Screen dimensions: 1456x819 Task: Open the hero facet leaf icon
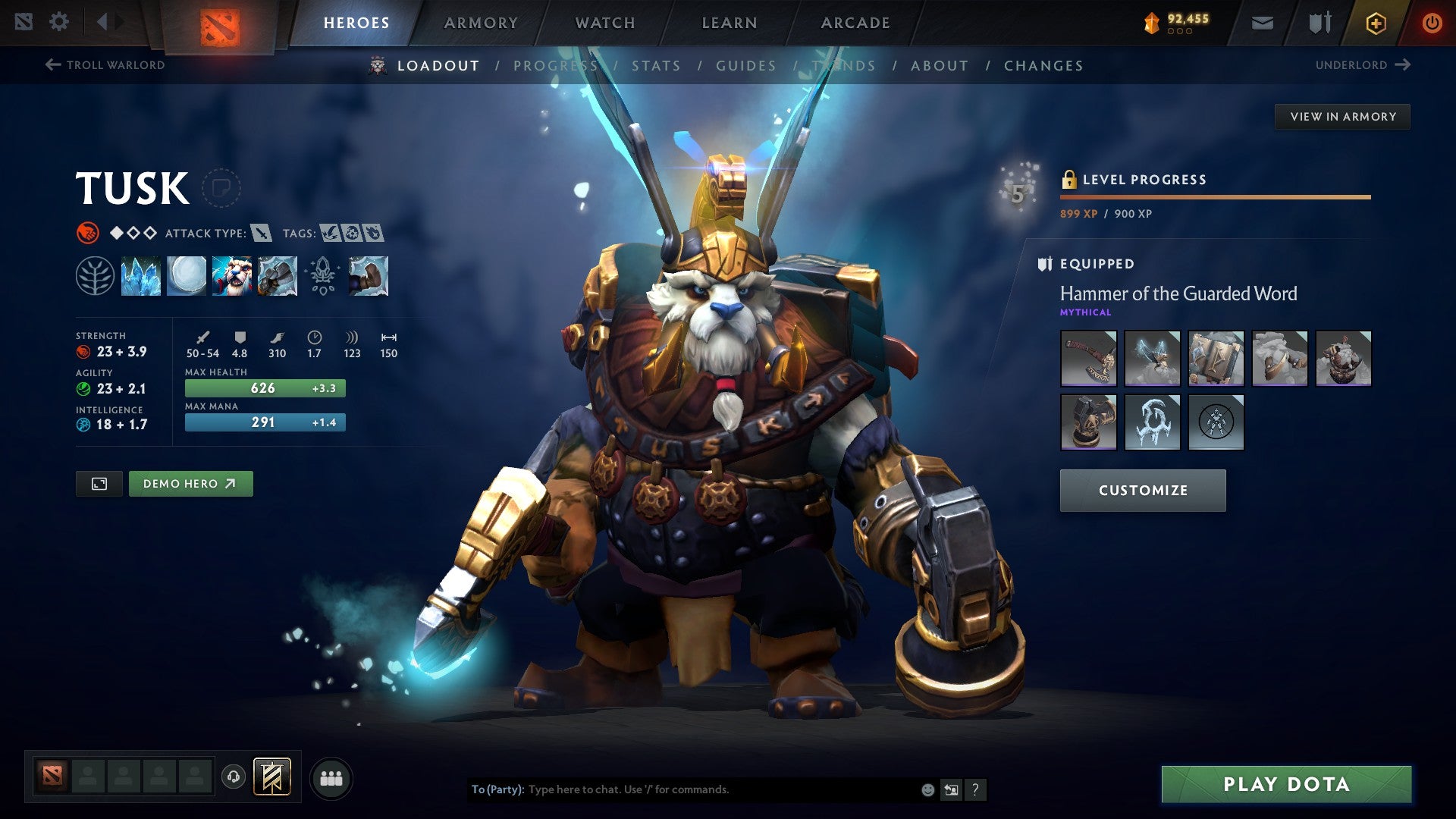click(95, 275)
